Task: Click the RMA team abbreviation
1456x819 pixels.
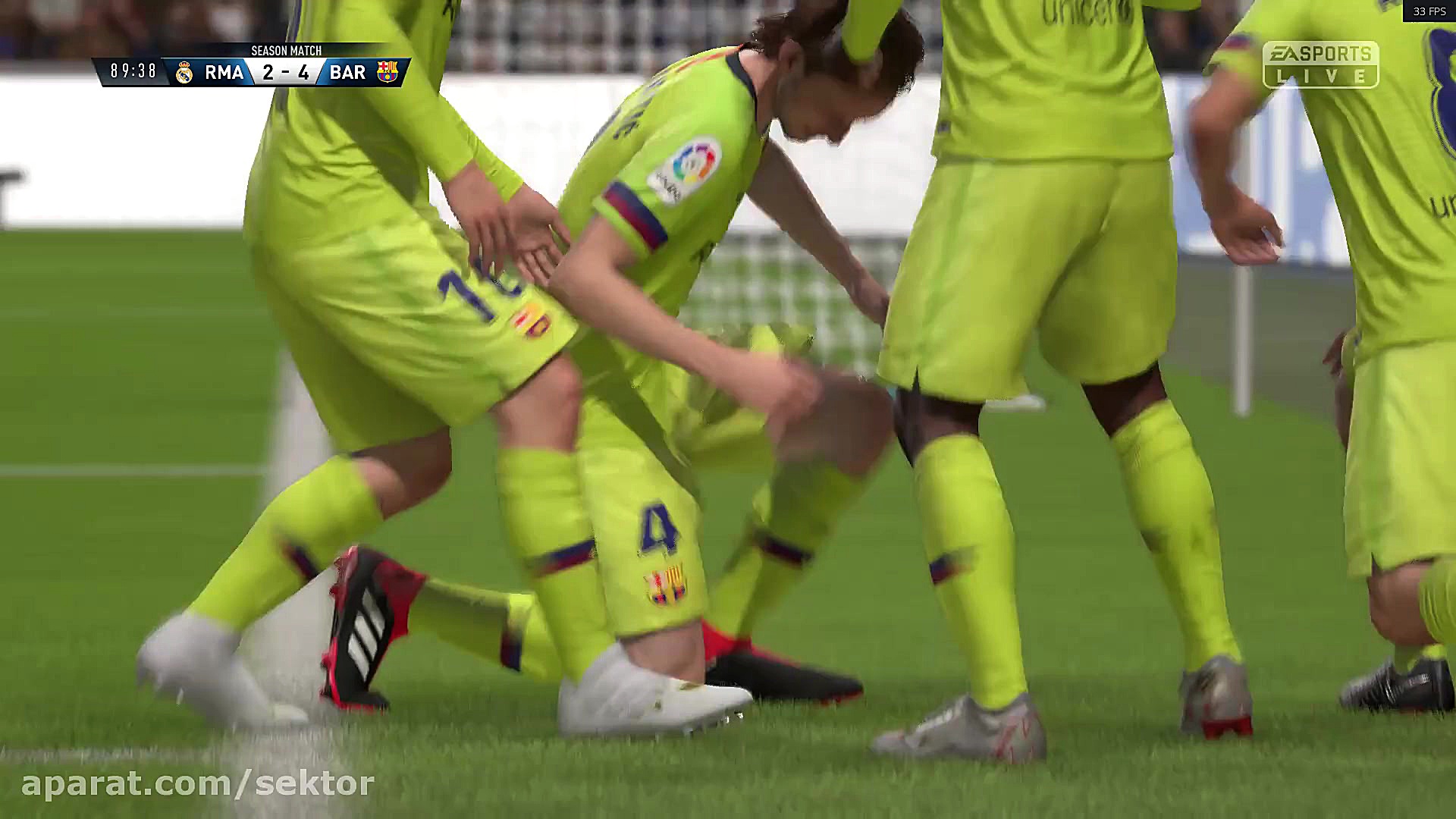Action: click(x=224, y=73)
